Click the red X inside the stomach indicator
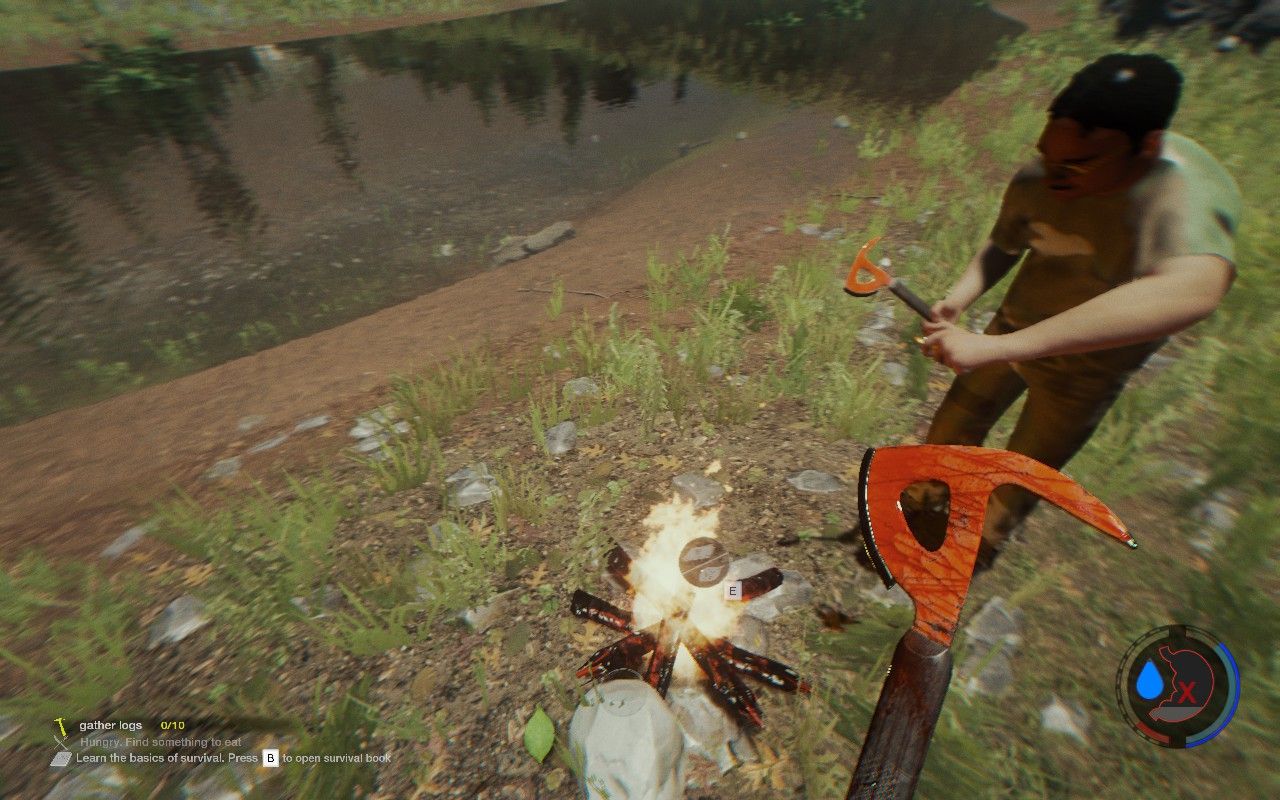 pyautogui.click(x=1187, y=690)
